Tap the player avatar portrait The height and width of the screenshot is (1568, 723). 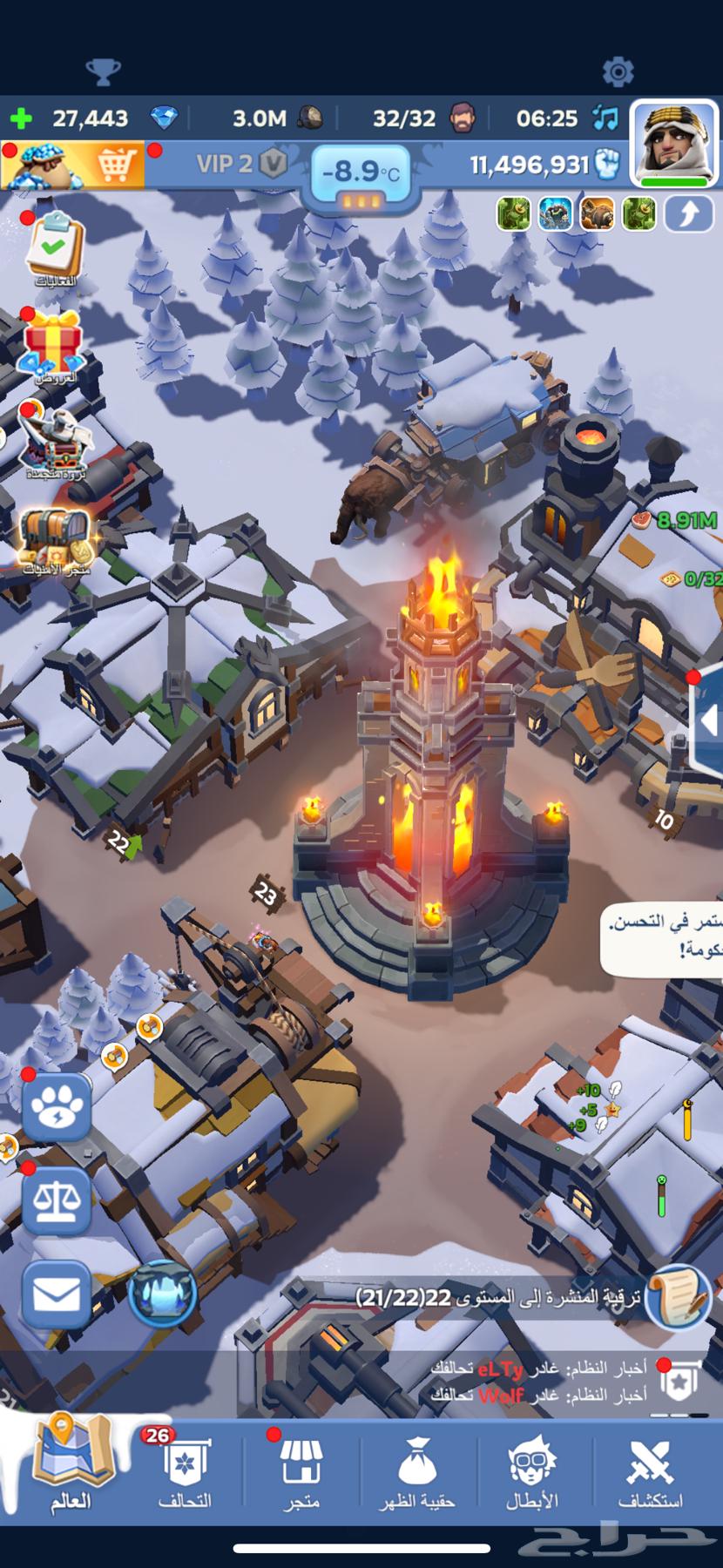tap(673, 142)
